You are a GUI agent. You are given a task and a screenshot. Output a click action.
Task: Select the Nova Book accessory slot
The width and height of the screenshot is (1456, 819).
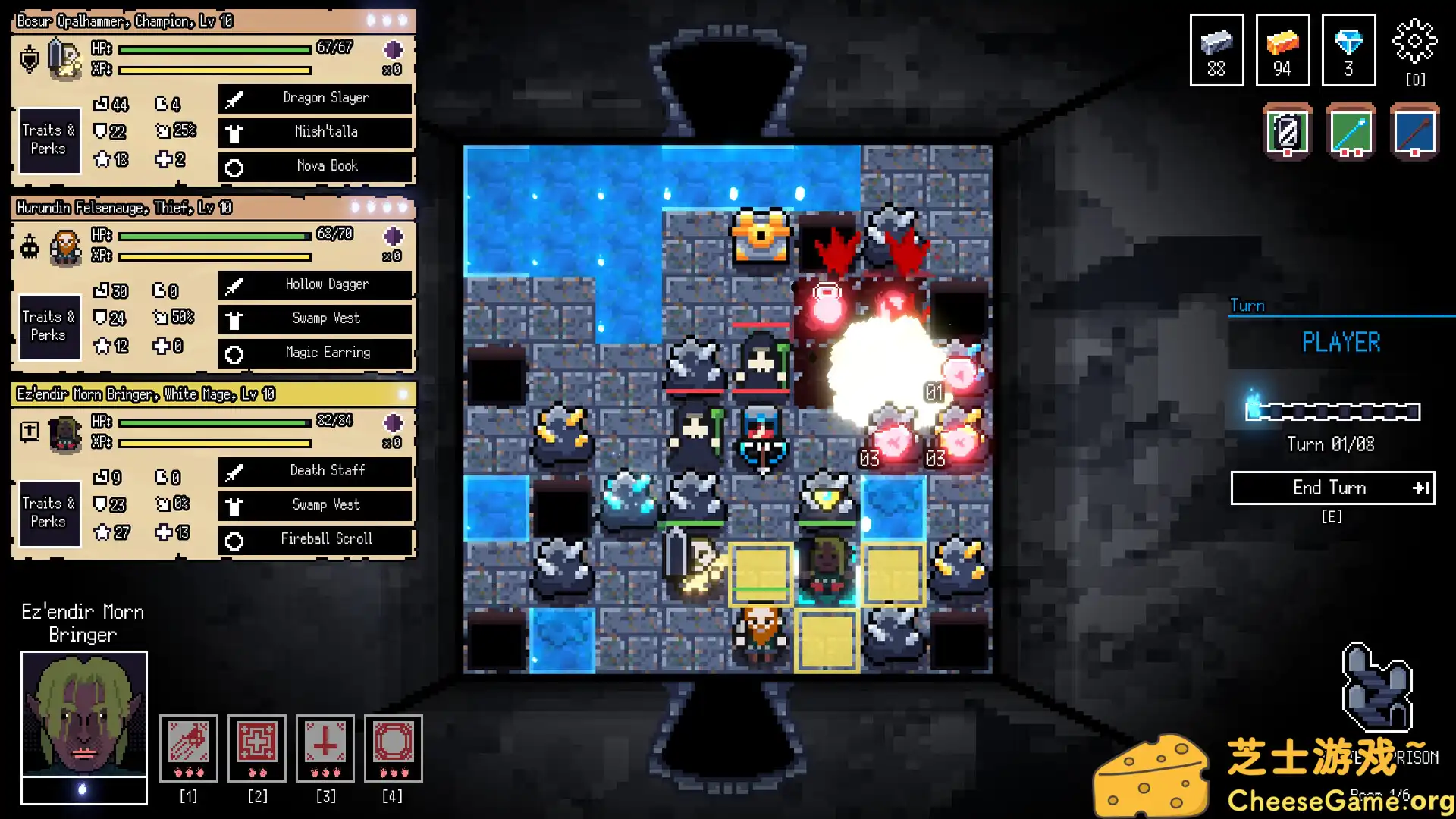(315, 166)
